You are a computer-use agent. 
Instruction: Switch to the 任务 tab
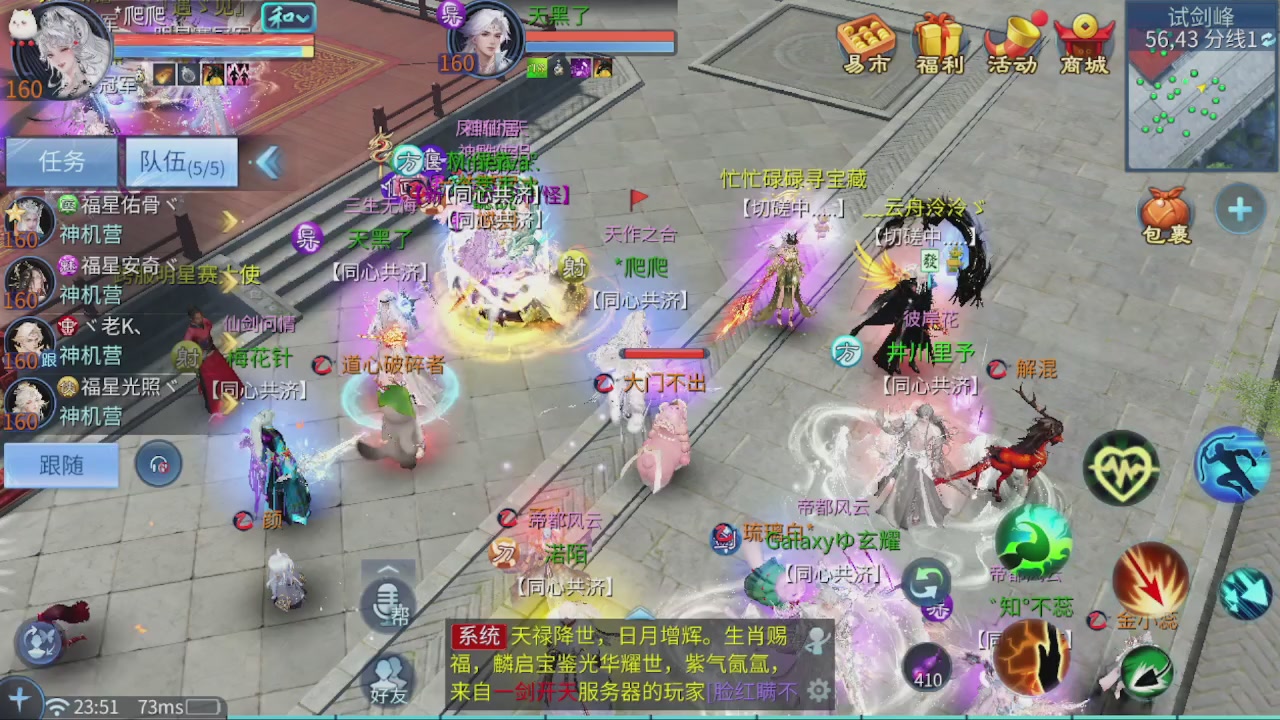[x=61, y=162]
